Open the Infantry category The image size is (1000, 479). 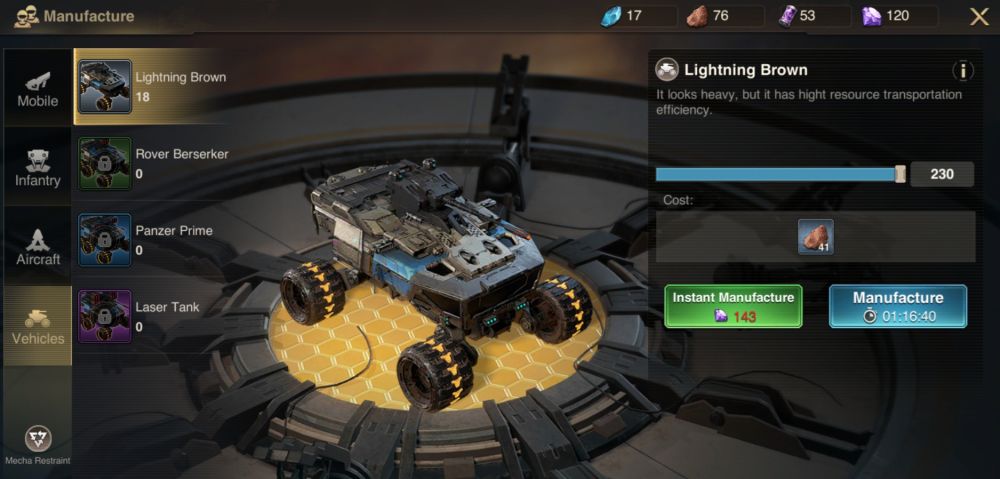[38, 167]
